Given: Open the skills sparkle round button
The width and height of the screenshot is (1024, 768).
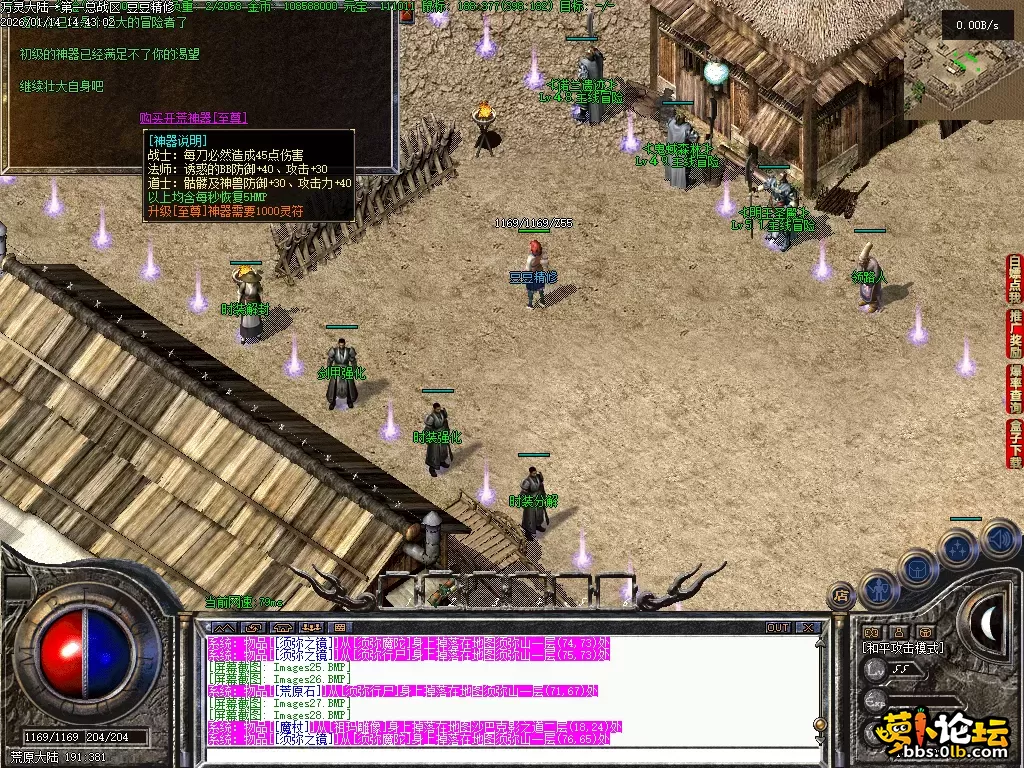Looking at the screenshot, I should click(958, 548).
